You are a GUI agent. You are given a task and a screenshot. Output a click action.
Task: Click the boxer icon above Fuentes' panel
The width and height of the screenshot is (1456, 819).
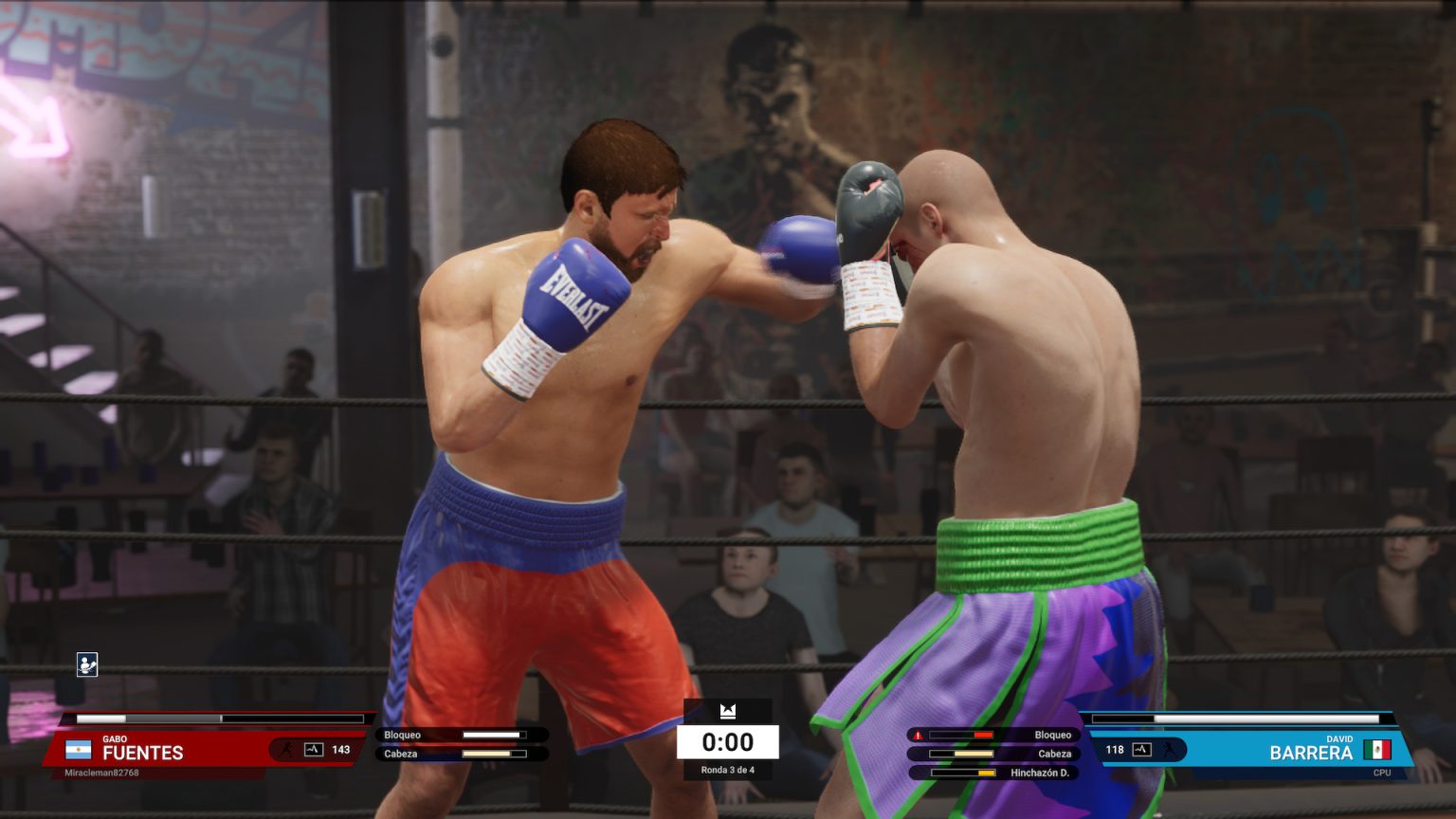coord(87,664)
